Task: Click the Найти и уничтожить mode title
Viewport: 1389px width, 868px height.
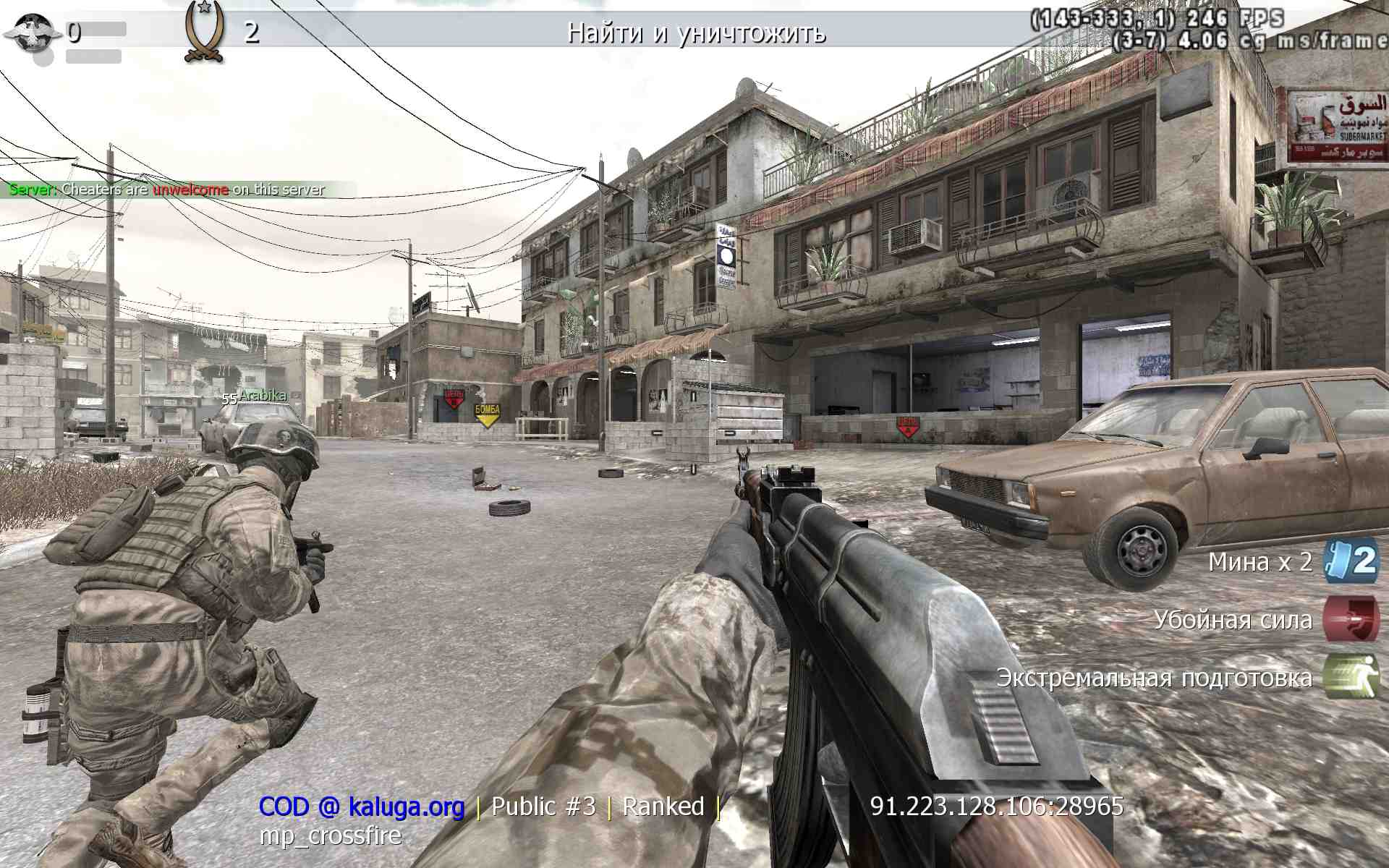Action: pos(697,33)
